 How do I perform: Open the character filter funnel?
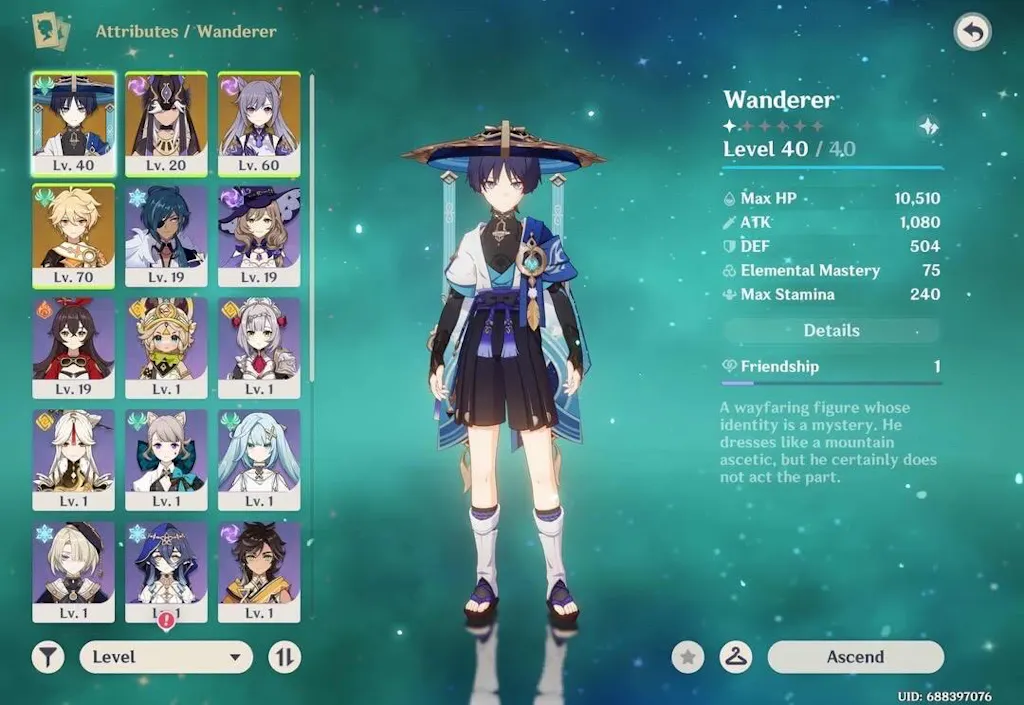(48, 657)
